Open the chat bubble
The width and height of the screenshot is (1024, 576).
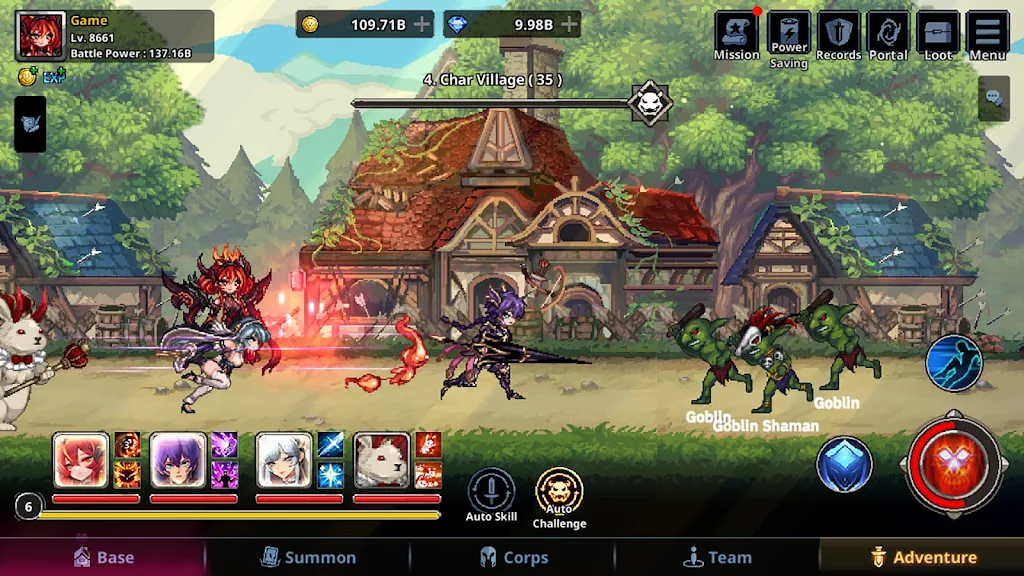point(994,98)
